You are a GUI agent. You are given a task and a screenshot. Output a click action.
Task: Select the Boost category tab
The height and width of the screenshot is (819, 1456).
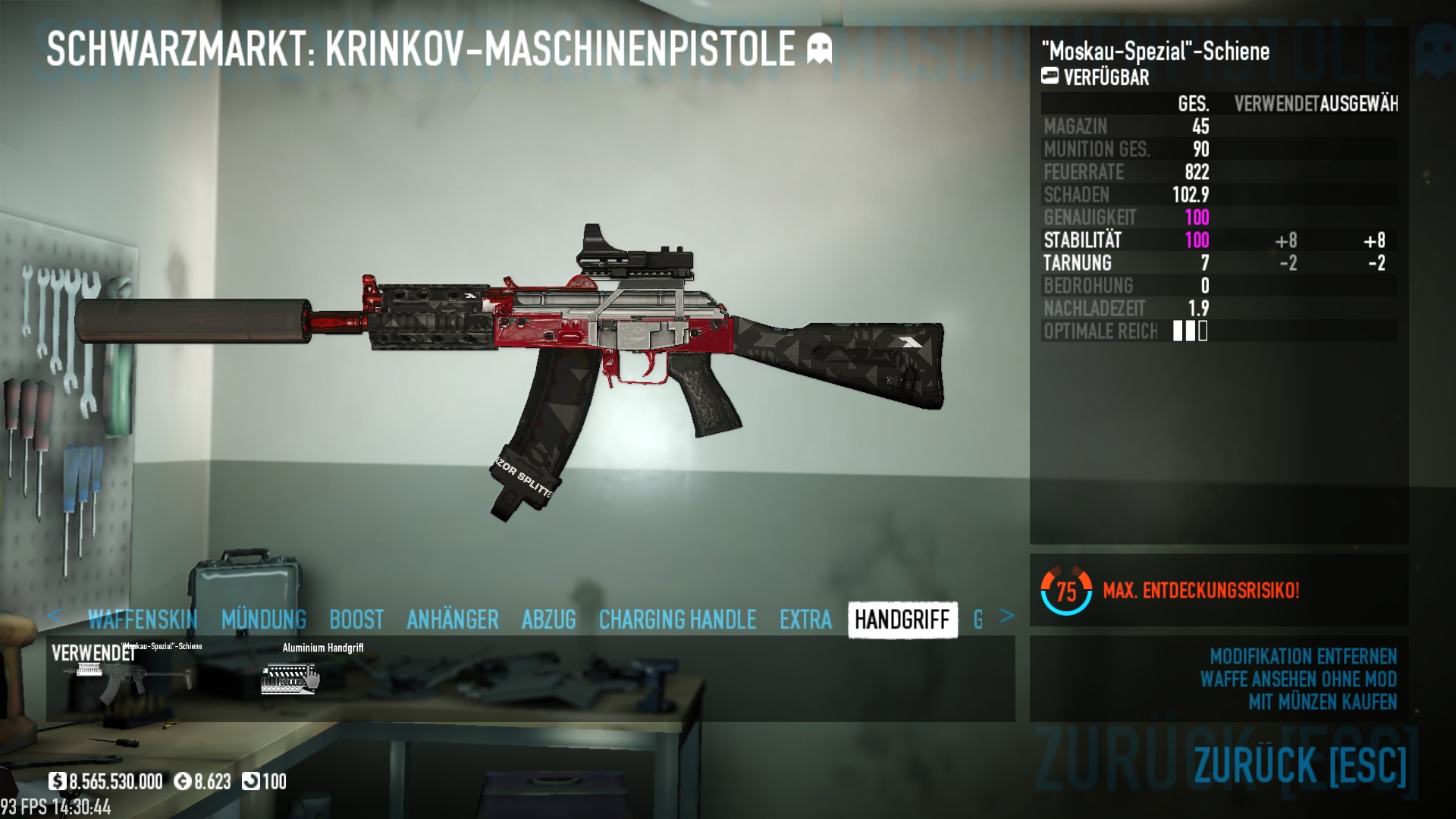[x=356, y=620]
